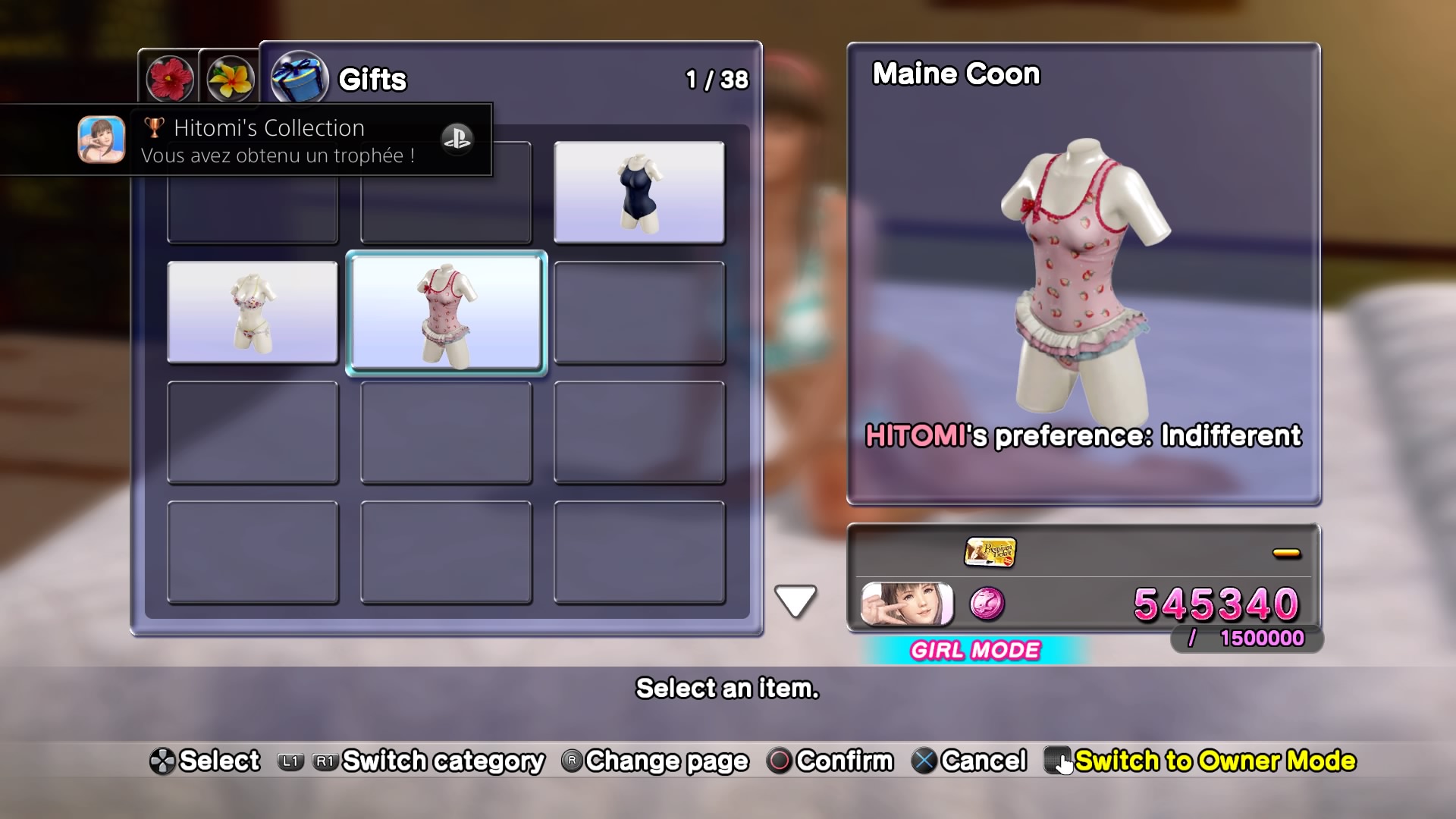The width and height of the screenshot is (1456, 819).
Task: Pick the floral bikini gift slot
Action: 253,312
